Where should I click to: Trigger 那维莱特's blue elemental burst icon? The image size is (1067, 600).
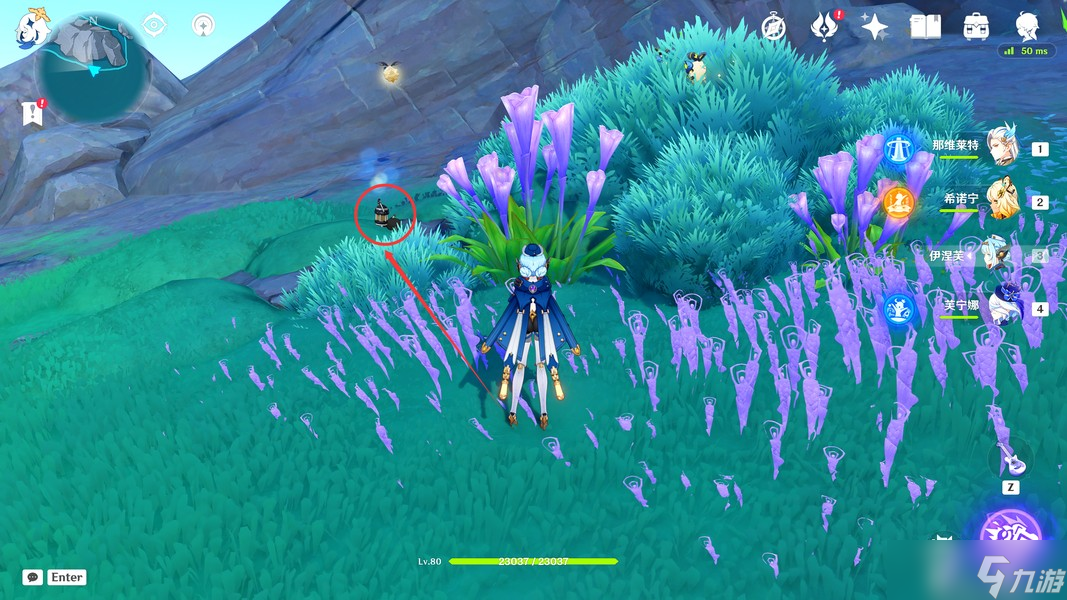900,147
